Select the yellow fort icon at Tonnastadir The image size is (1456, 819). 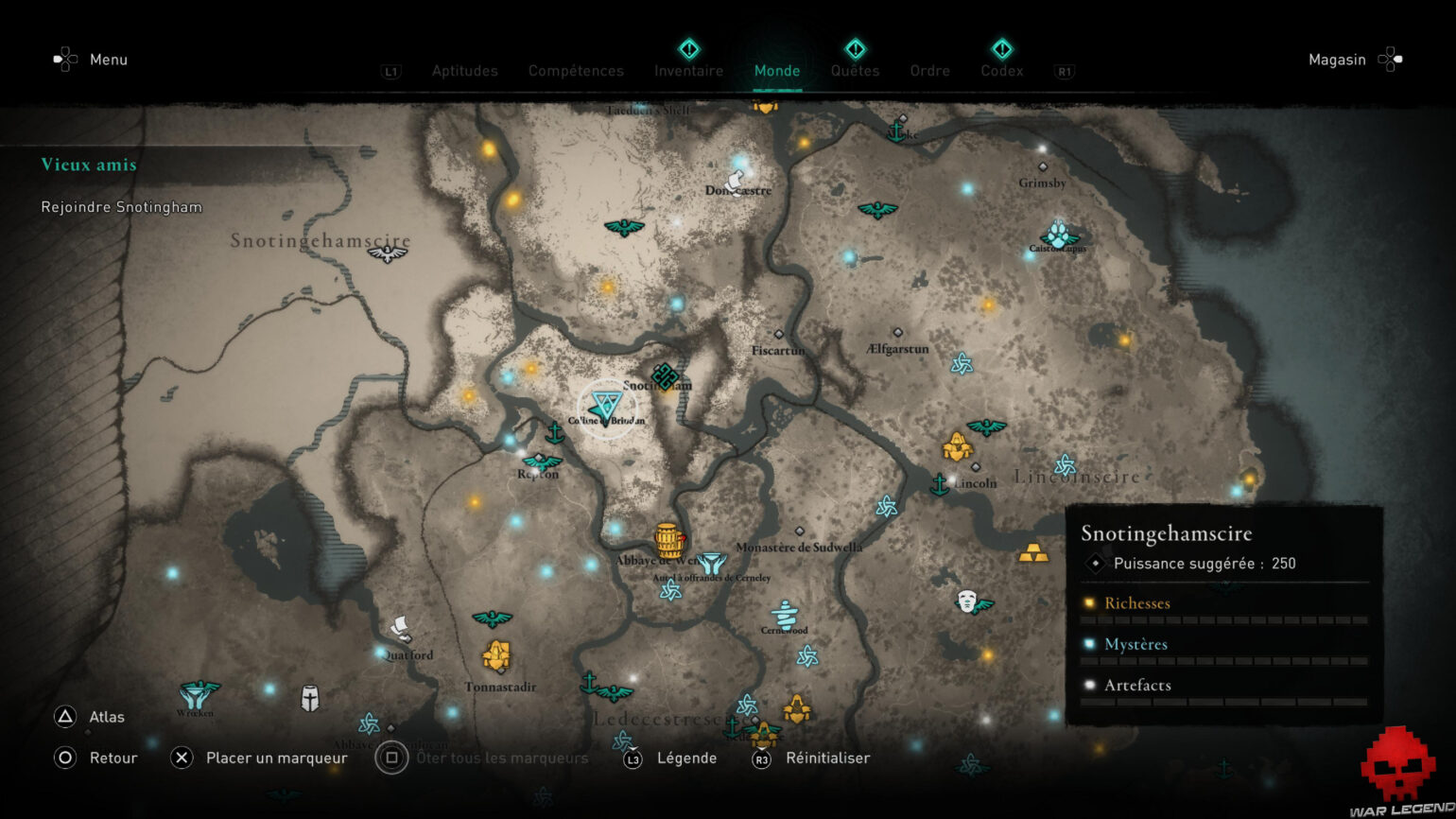[x=495, y=653]
